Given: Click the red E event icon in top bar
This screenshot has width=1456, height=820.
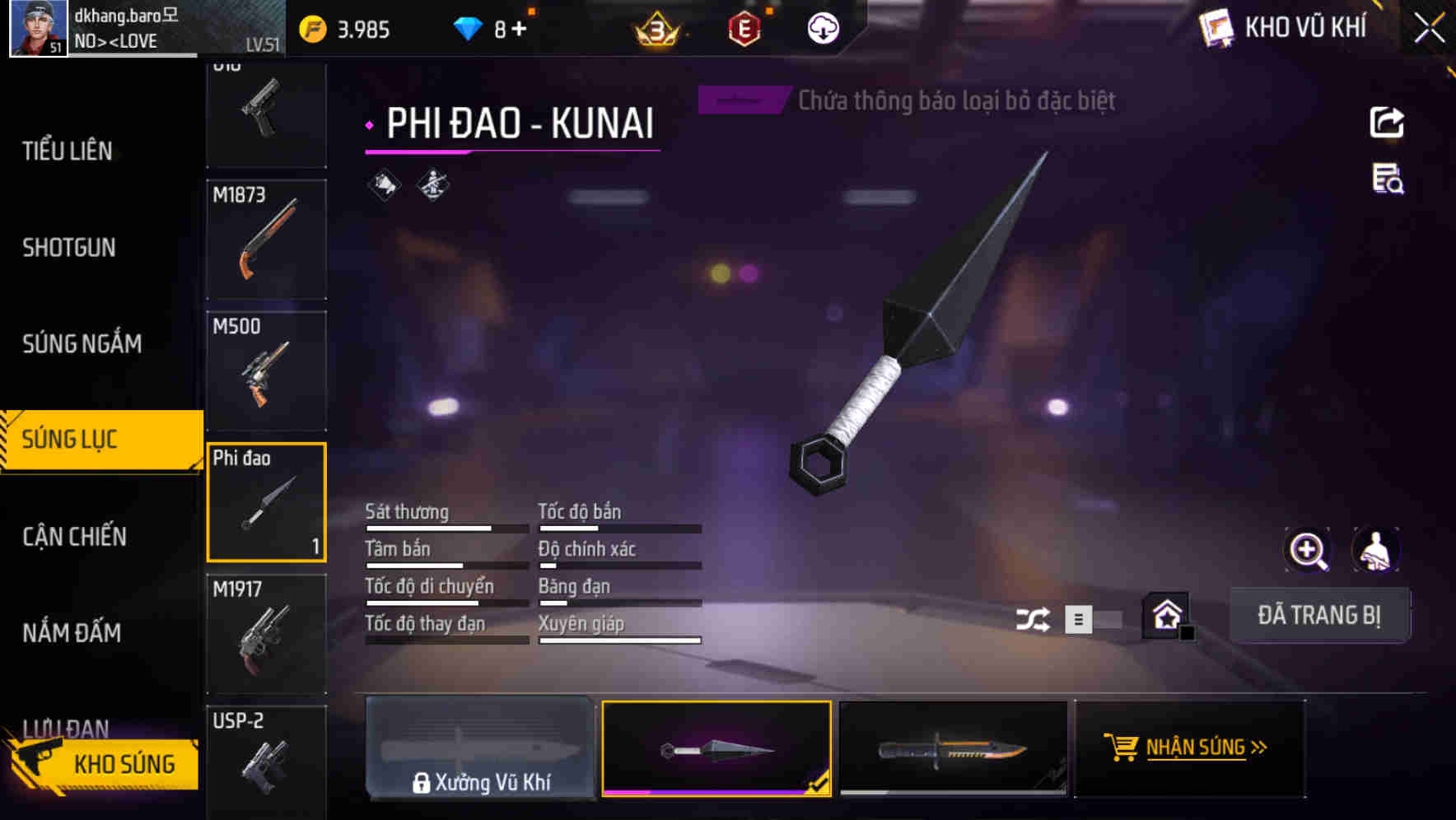Looking at the screenshot, I should coord(744,30).
